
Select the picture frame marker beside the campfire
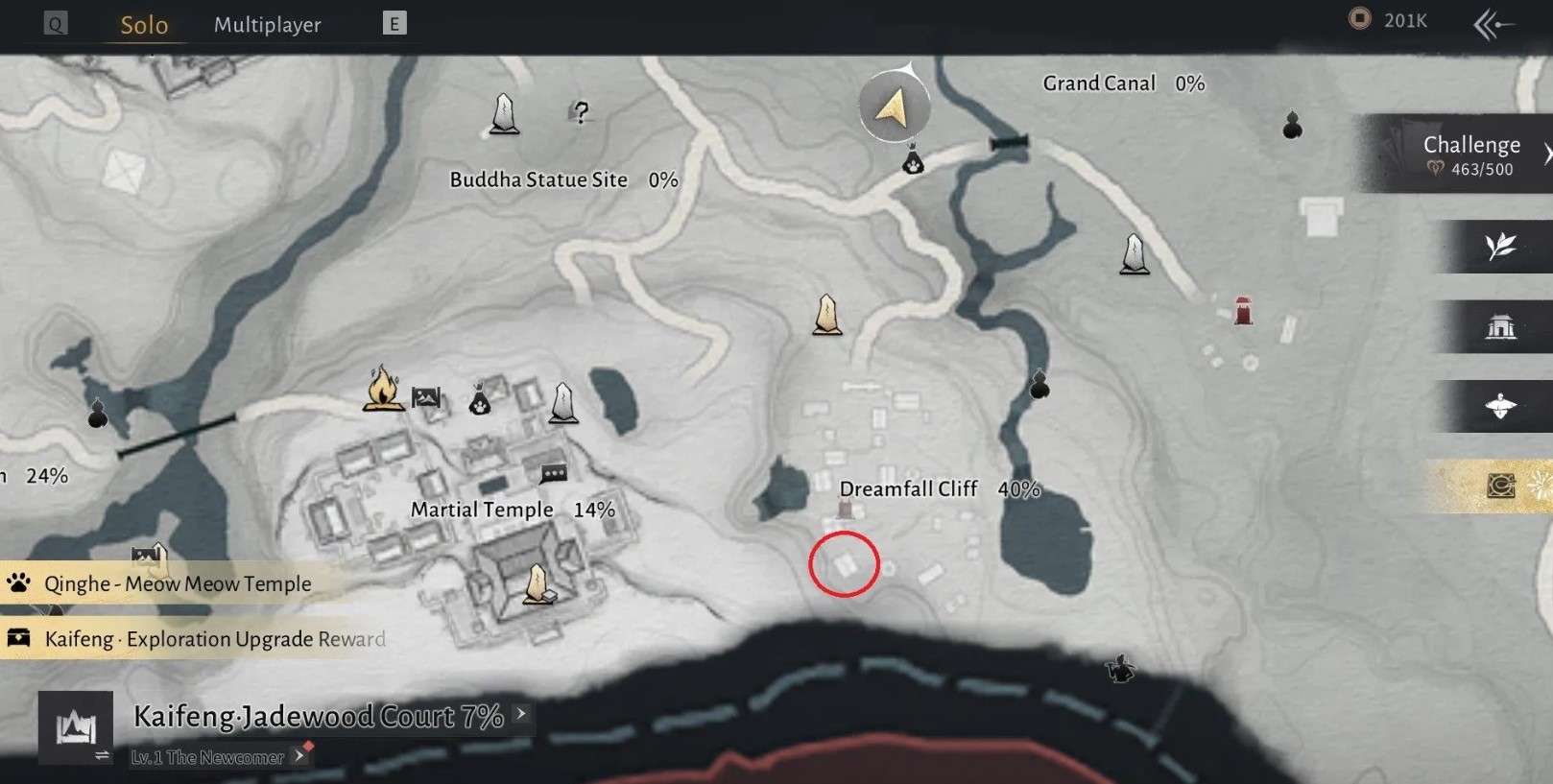(x=426, y=396)
